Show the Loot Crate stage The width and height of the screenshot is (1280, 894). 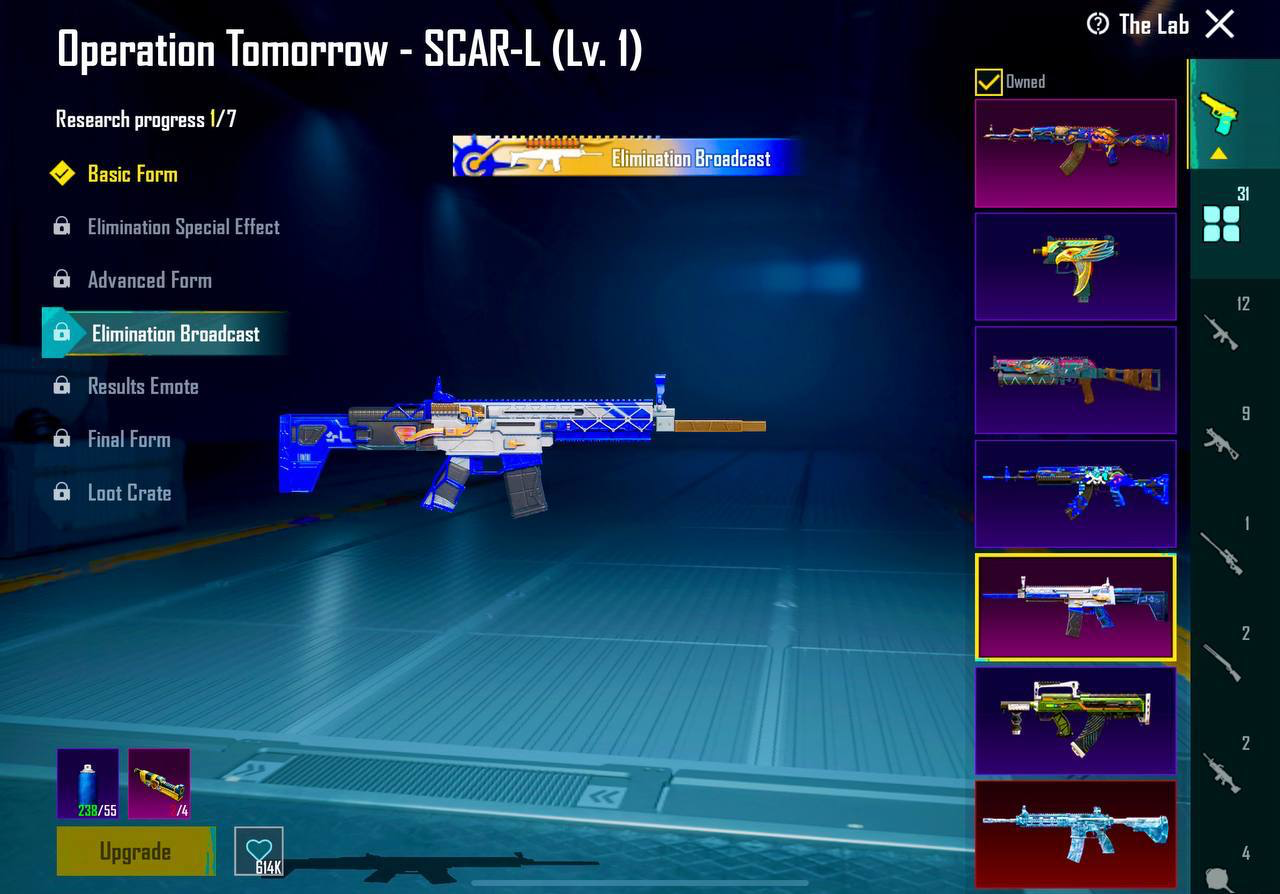(x=129, y=493)
